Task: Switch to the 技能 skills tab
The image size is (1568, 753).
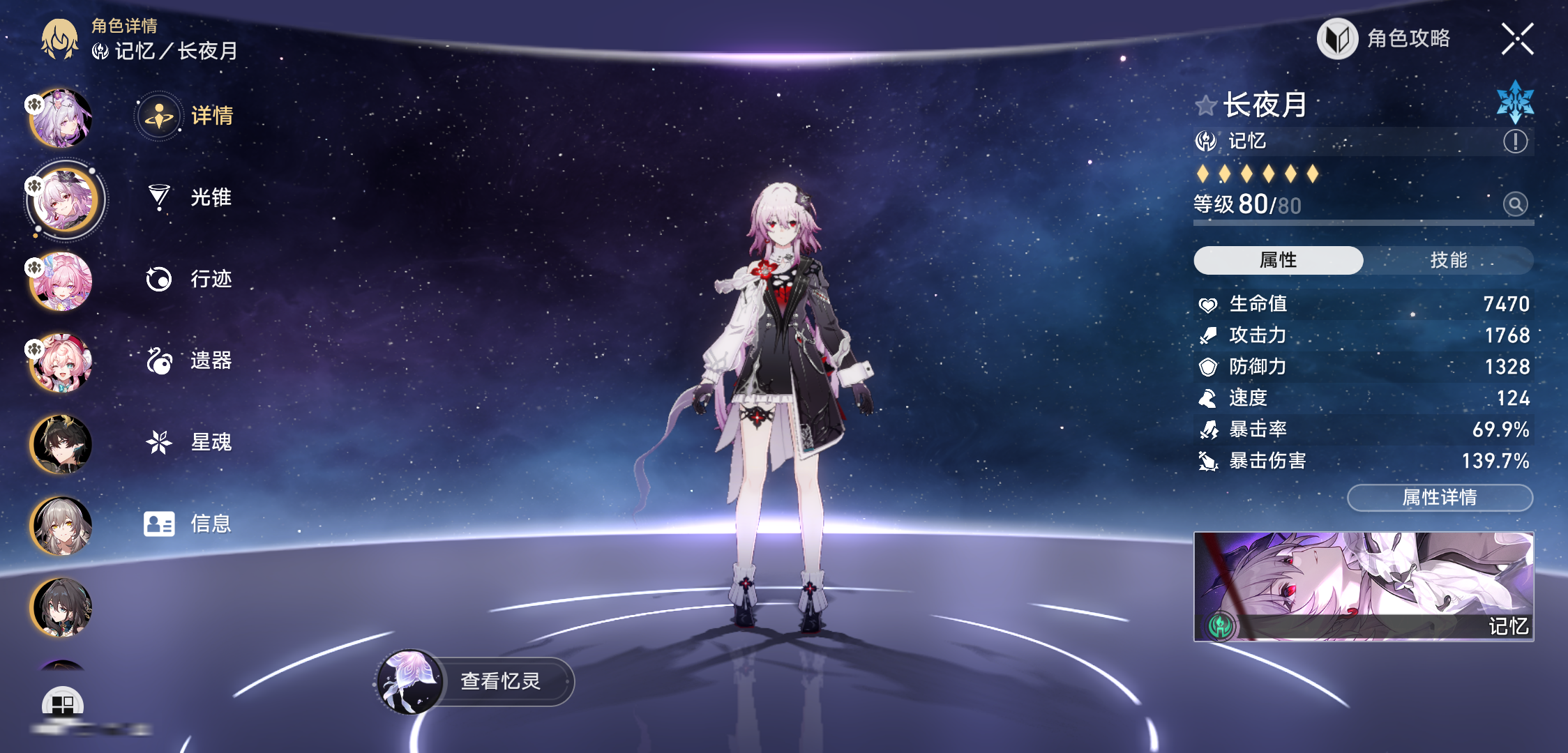Action: (x=1448, y=260)
